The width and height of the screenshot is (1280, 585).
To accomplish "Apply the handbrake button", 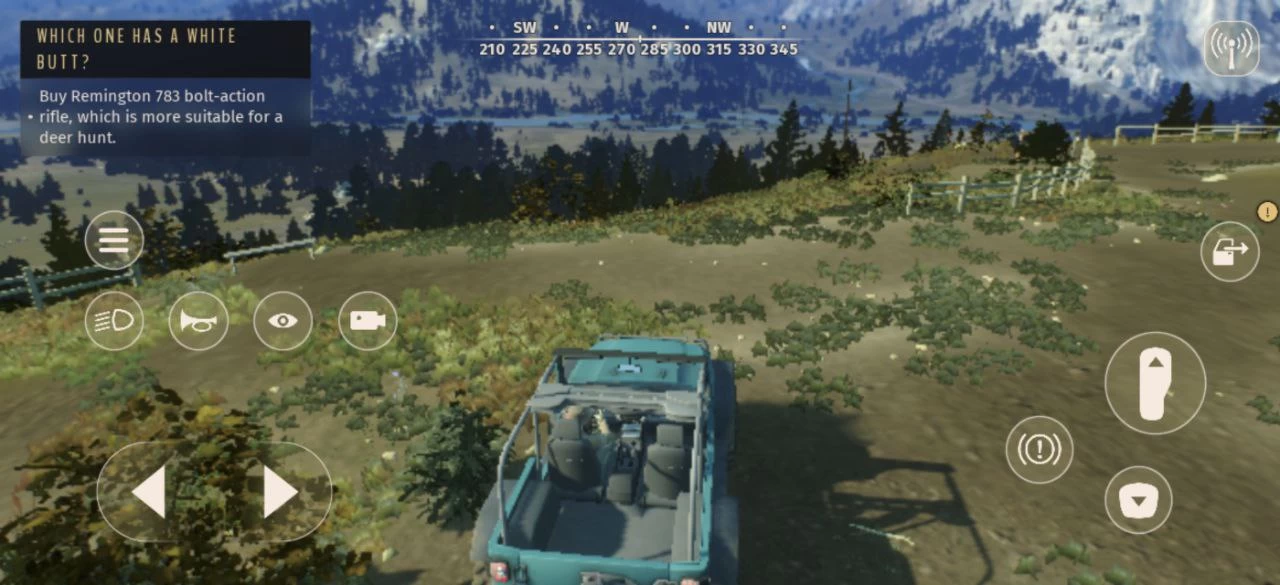I will click(x=1039, y=449).
